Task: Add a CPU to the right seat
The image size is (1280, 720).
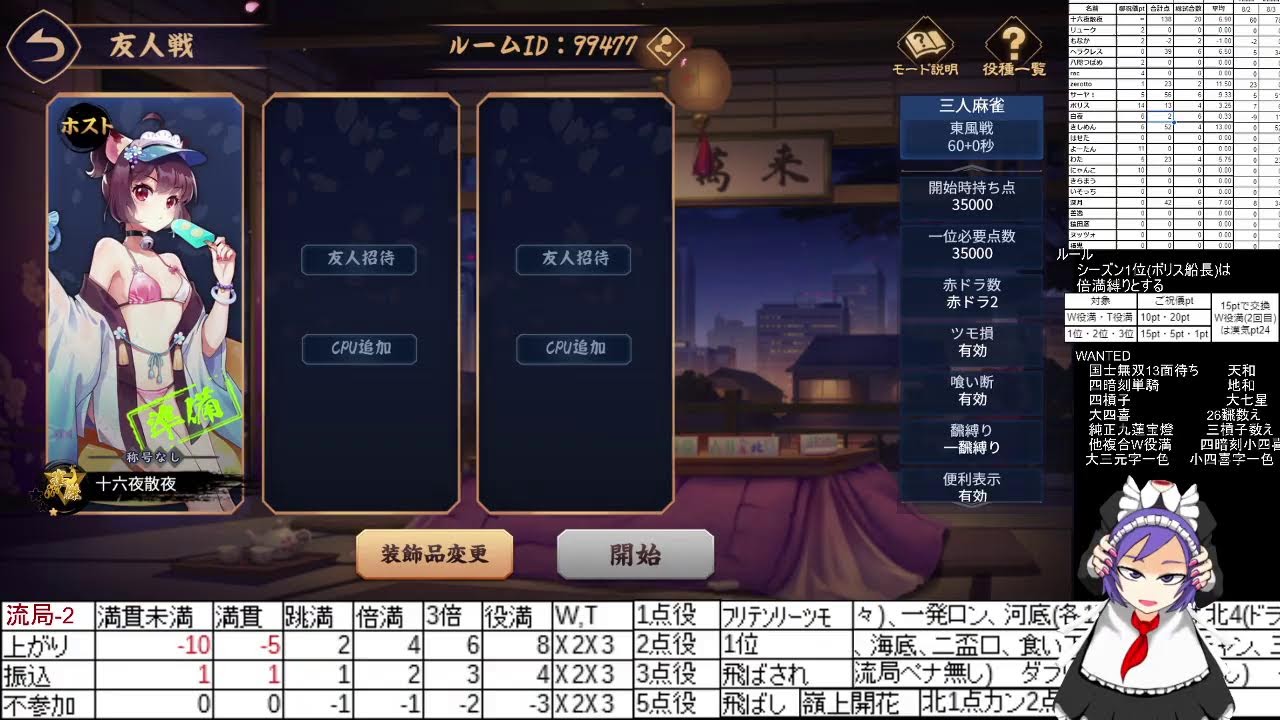Action: [573, 349]
